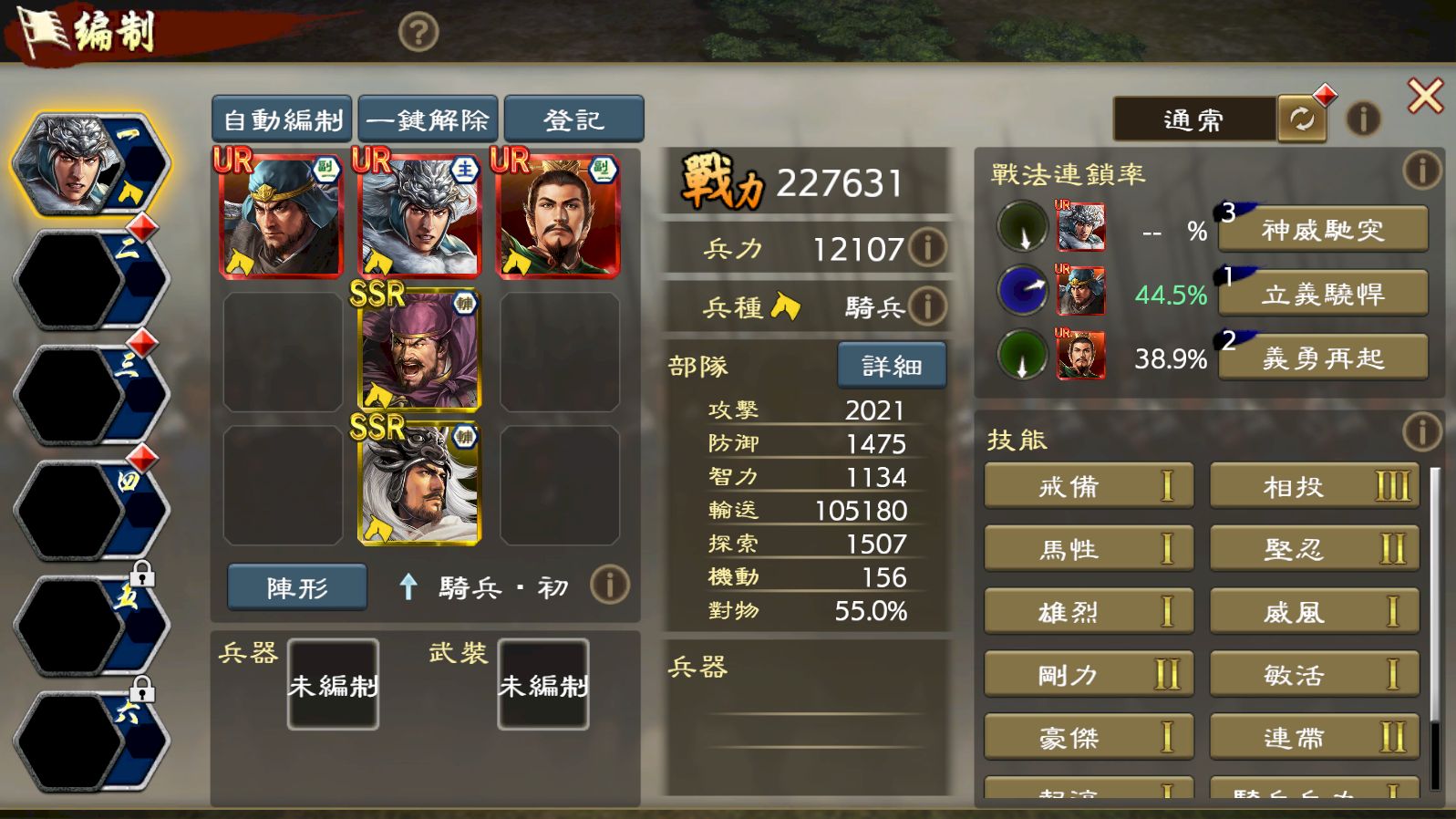Show the 相投 skill details

1314,486
